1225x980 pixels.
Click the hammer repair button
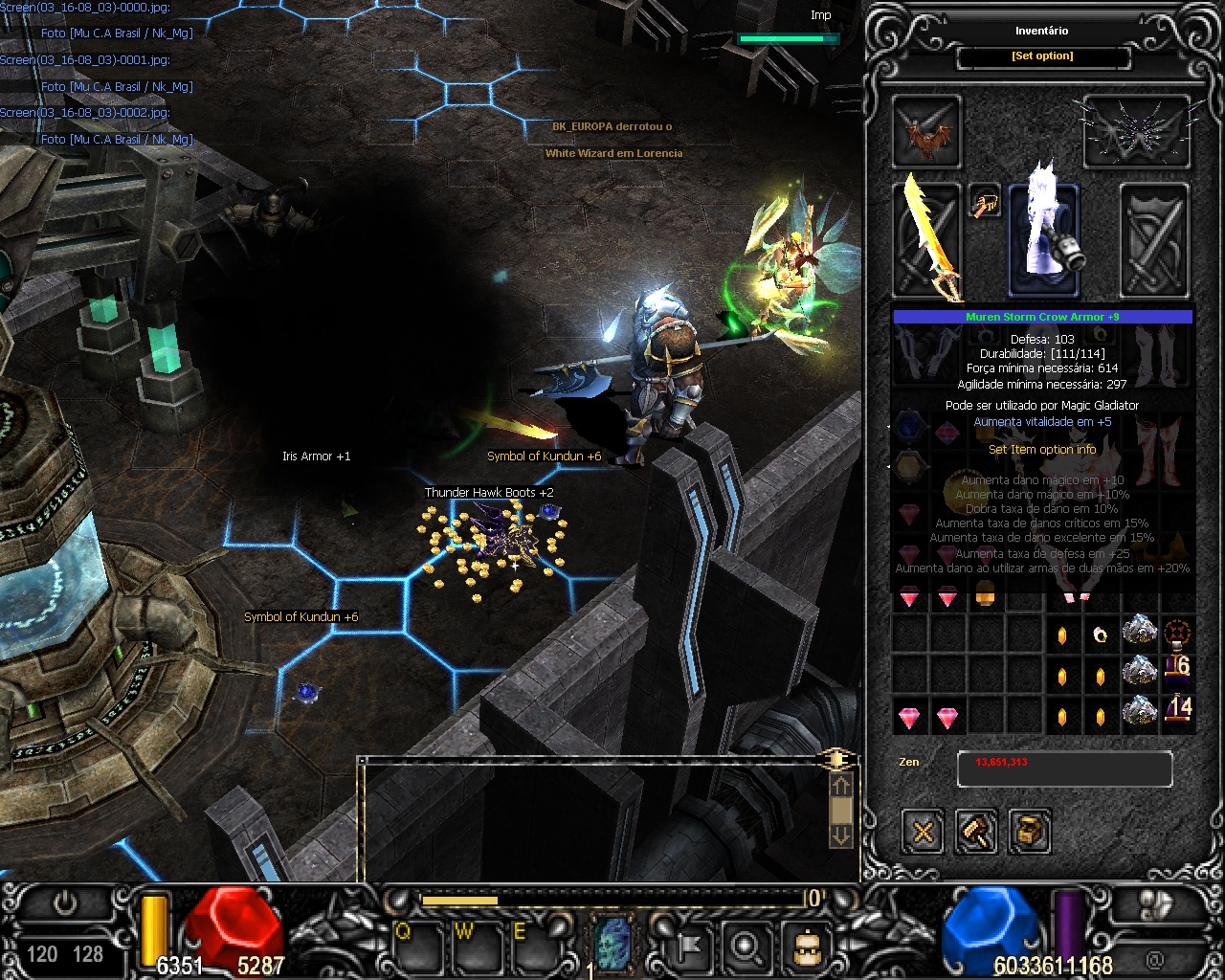(x=976, y=831)
